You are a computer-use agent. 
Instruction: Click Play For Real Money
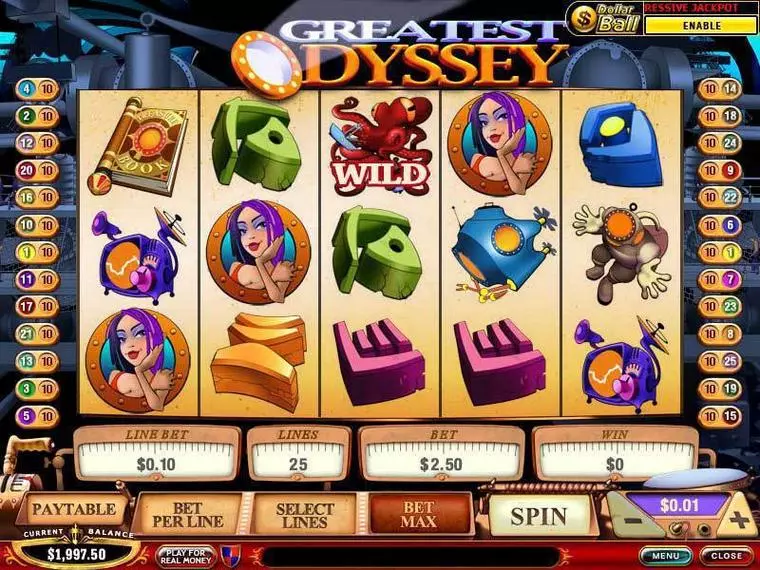click(186, 555)
